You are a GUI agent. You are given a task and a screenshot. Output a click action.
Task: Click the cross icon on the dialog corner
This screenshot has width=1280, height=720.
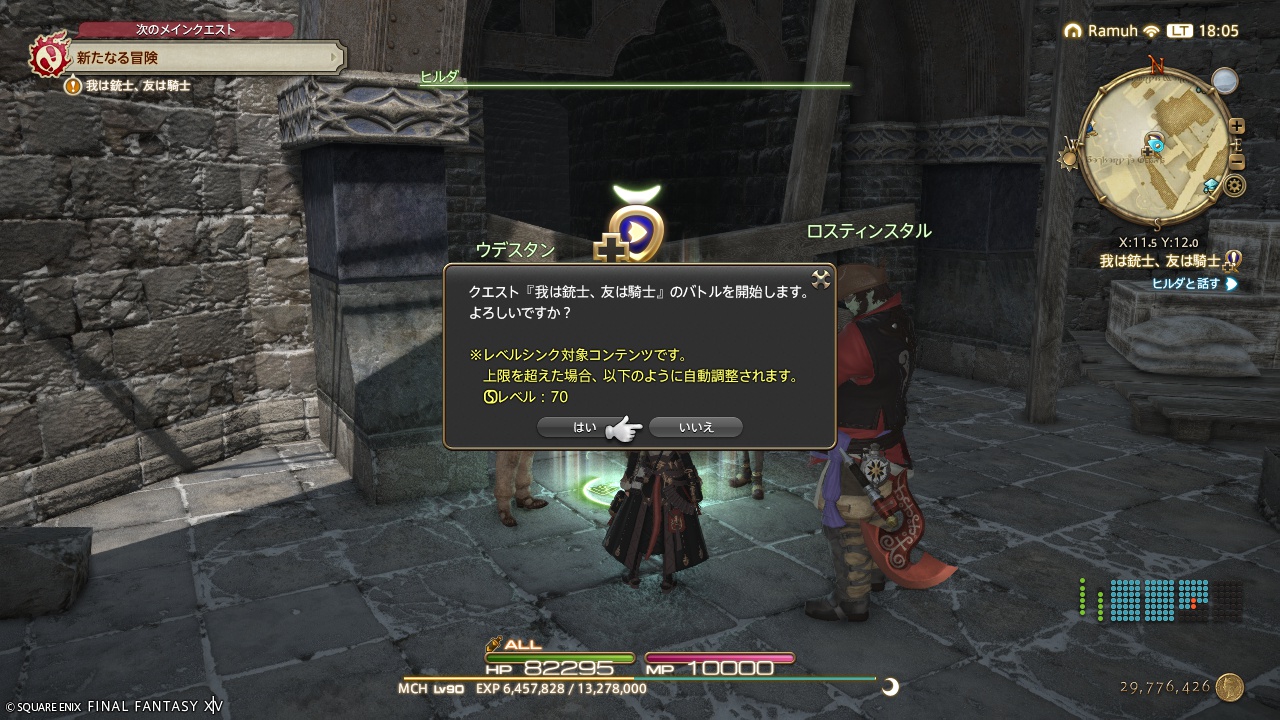[x=821, y=281]
